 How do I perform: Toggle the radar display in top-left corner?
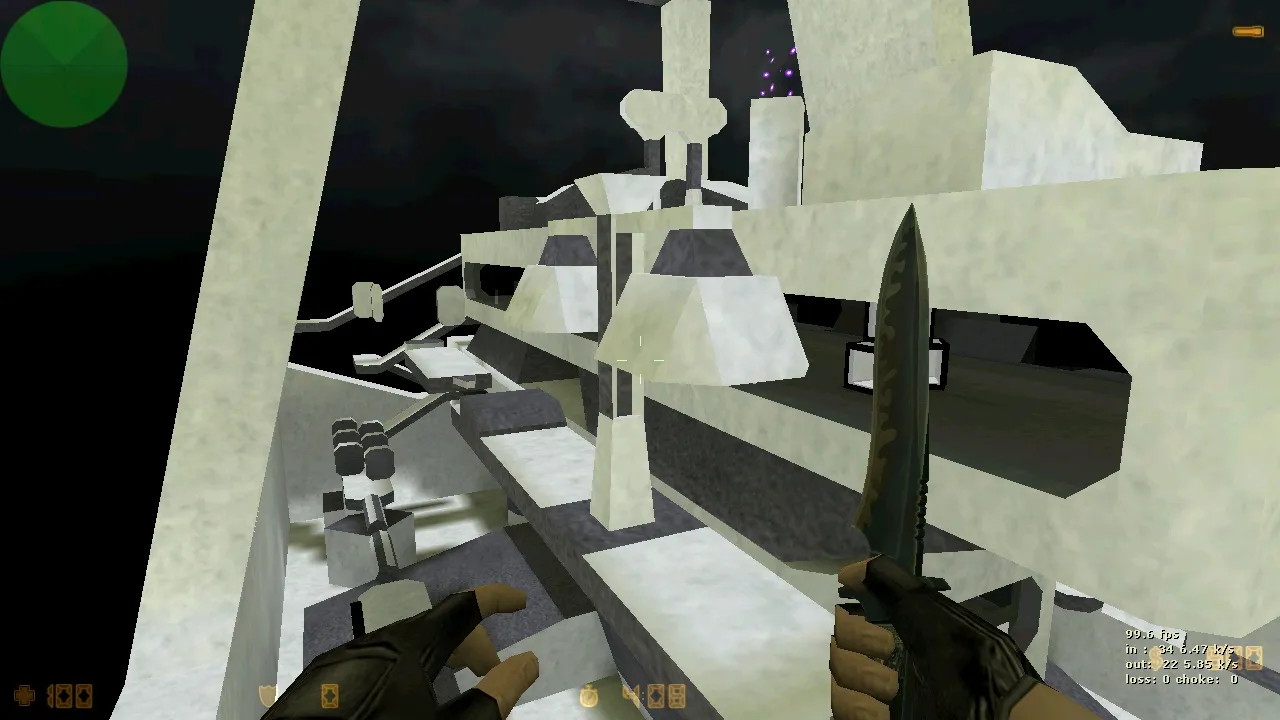[x=63, y=63]
